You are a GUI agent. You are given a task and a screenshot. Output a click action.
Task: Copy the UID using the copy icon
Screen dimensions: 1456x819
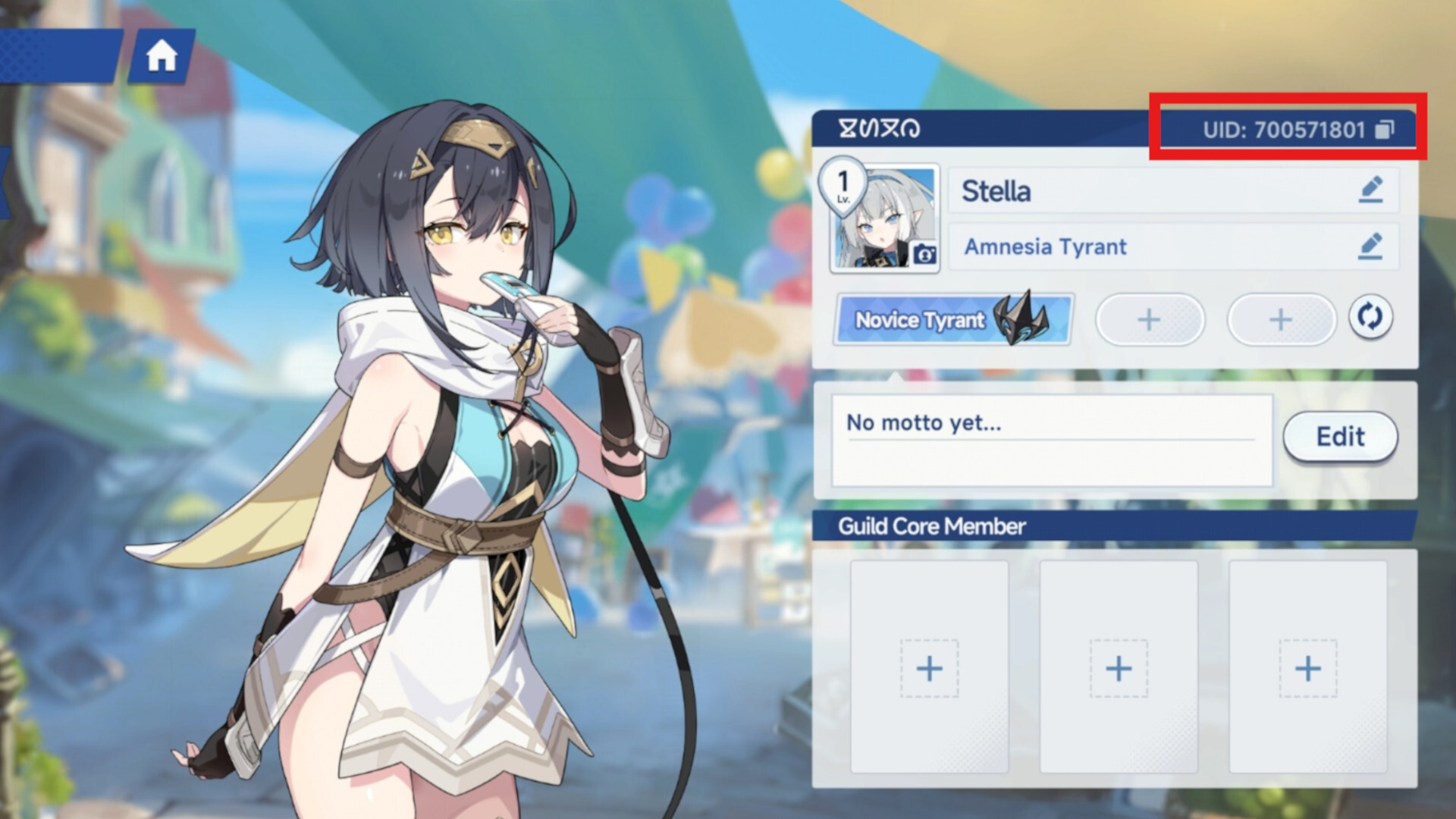coord(1385,129)
